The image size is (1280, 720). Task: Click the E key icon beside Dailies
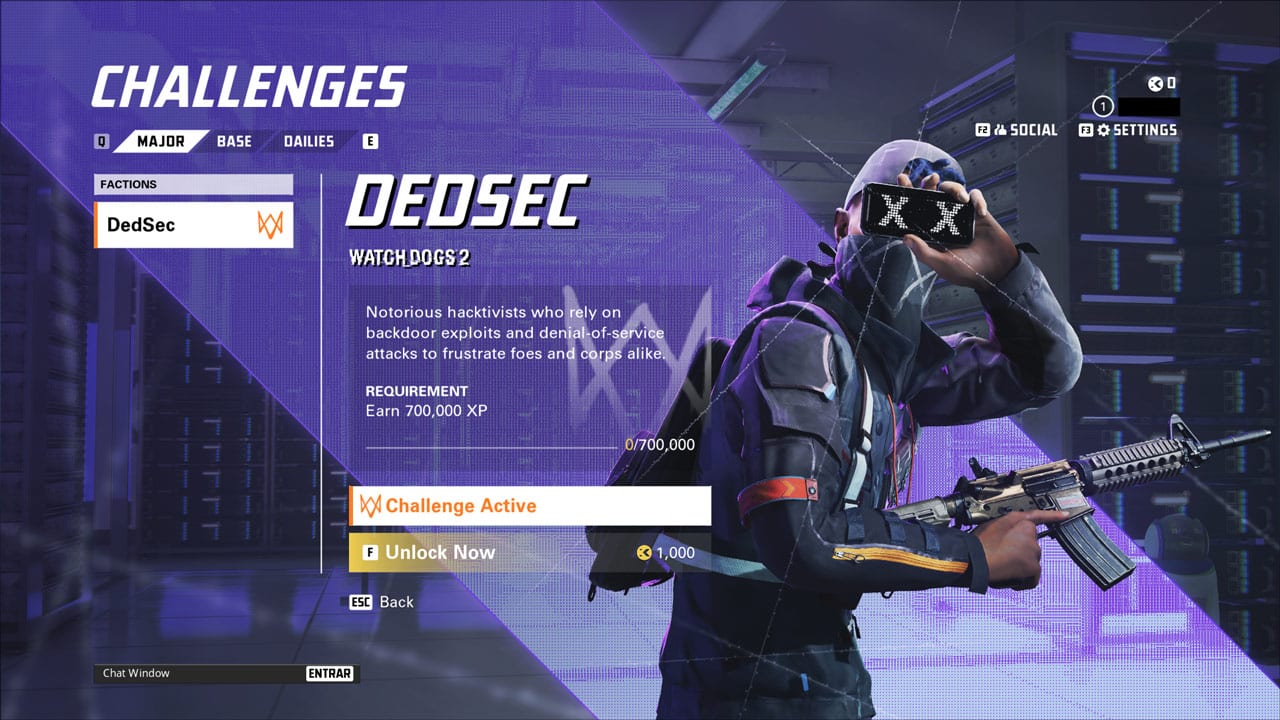click(369, 141)
